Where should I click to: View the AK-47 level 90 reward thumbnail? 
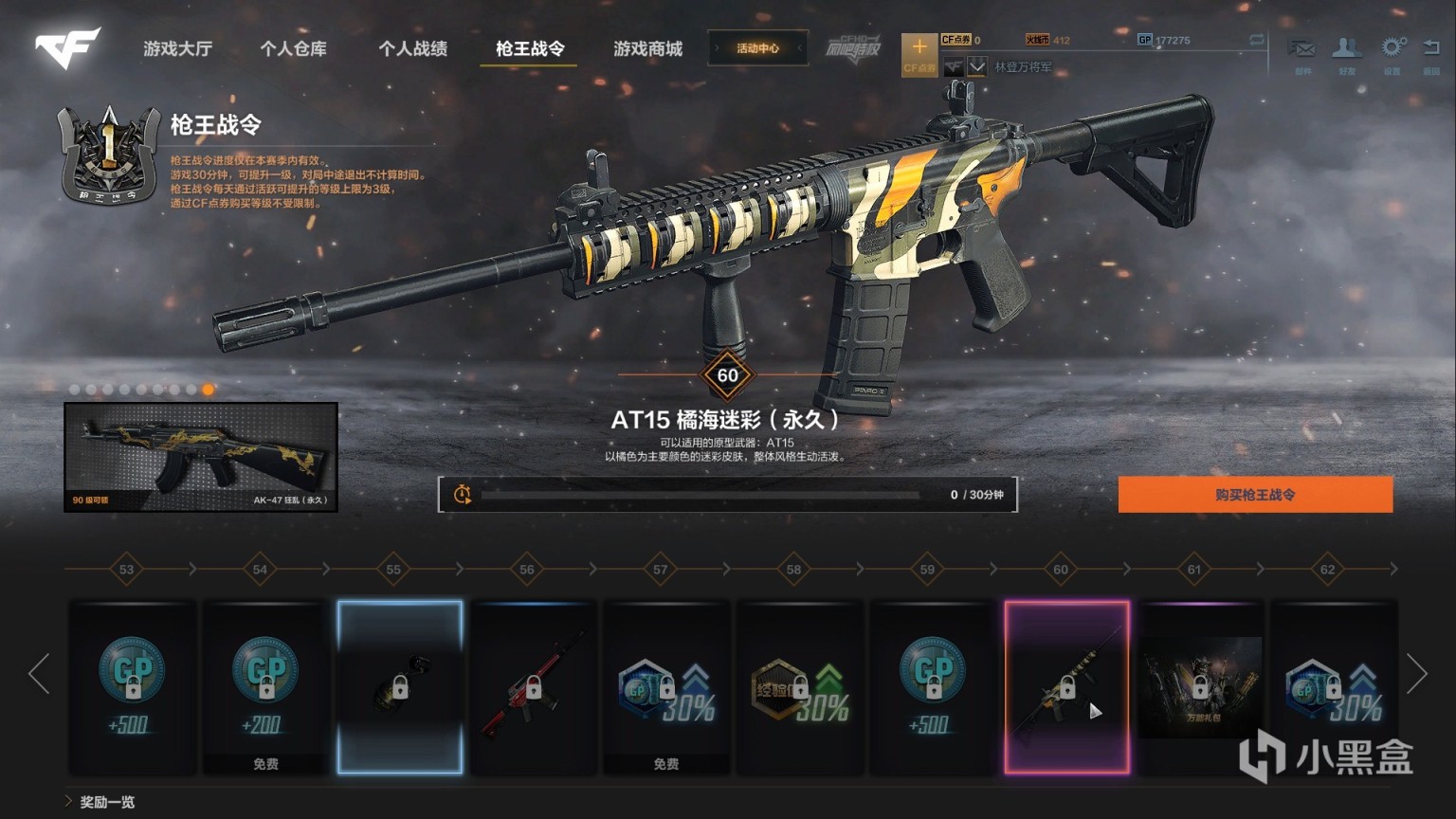[201, 457]
